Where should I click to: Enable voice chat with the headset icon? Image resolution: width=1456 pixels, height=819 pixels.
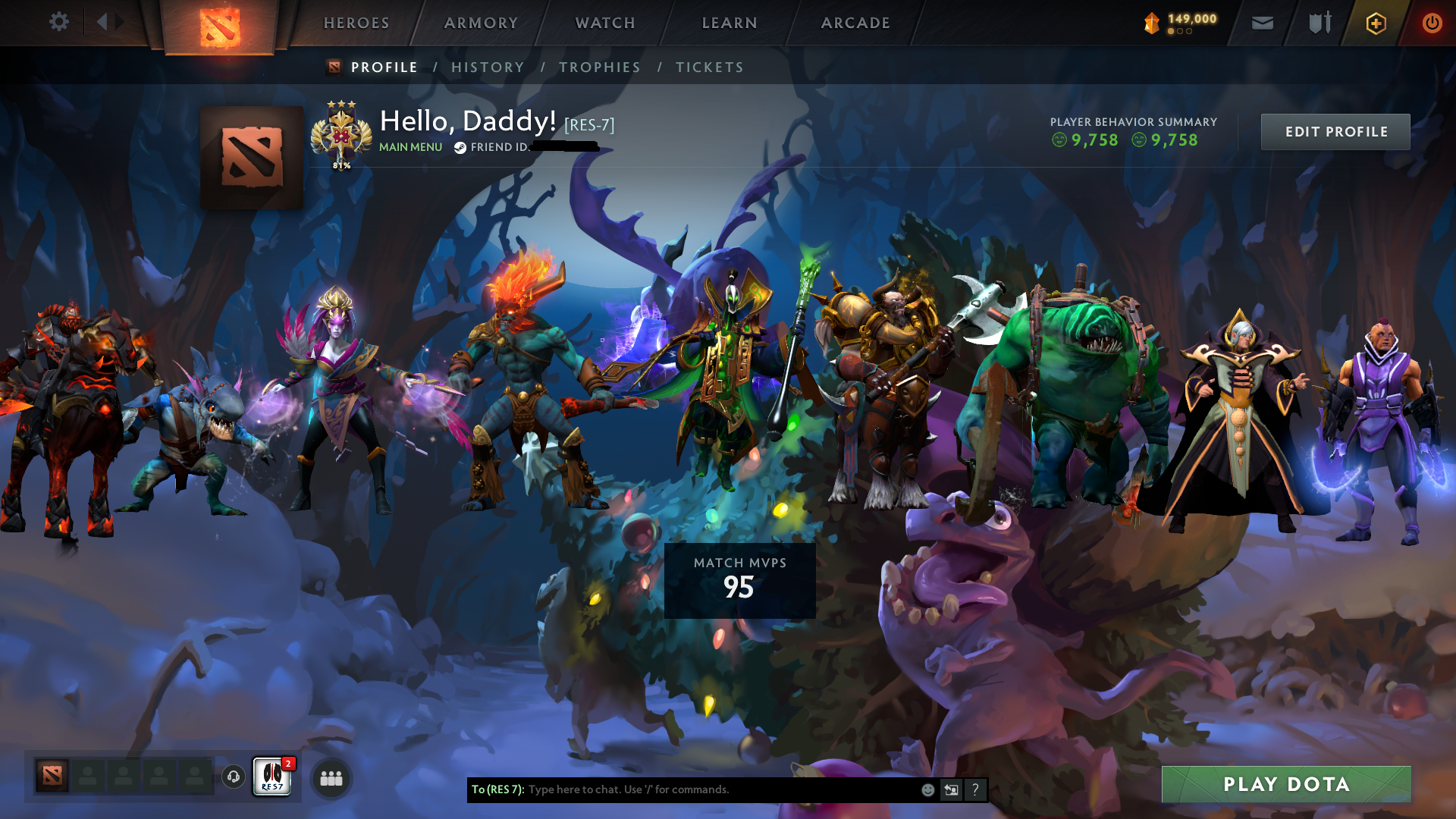(232, 777)
